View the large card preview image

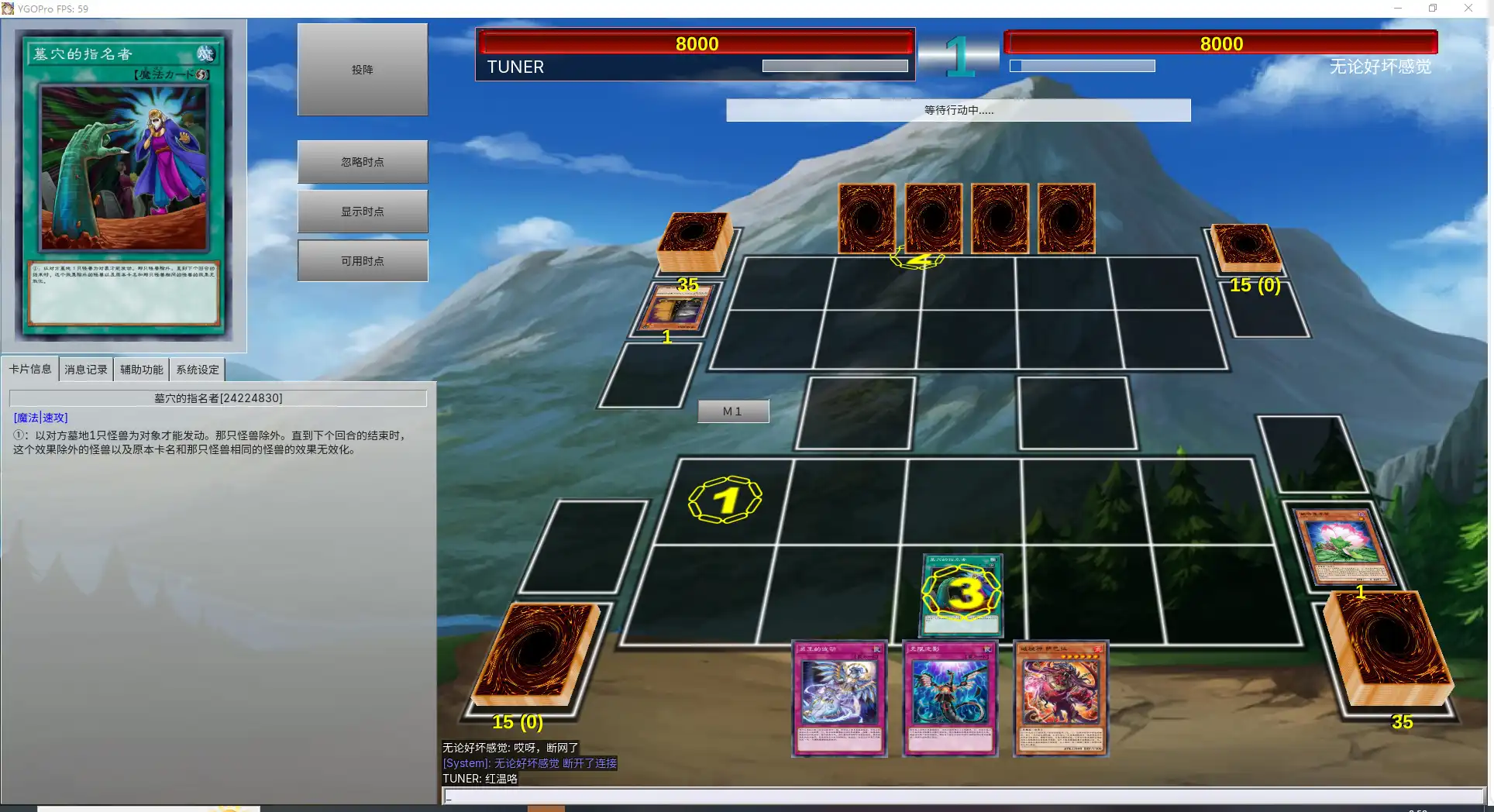point(124,186)
